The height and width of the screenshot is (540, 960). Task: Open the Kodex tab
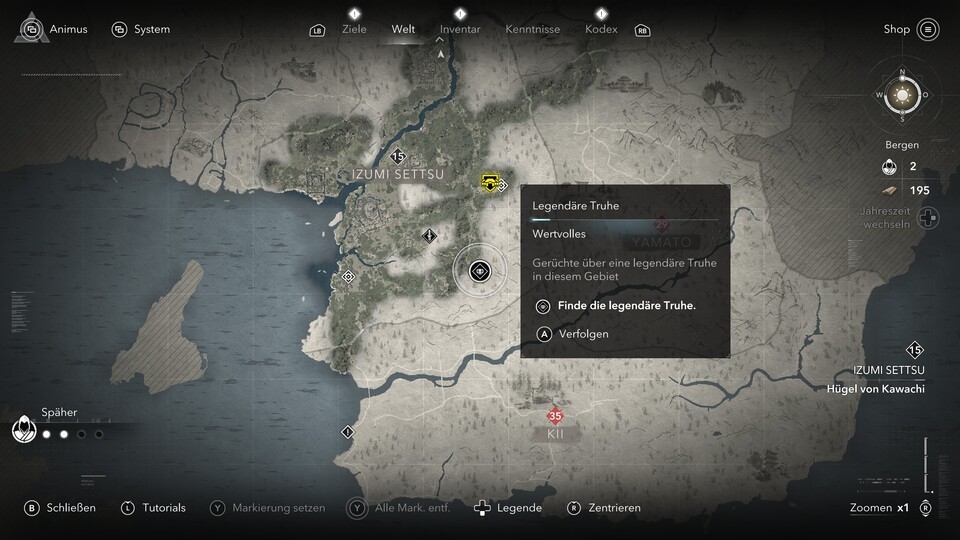pyautogui.click(x=600, y=29)
